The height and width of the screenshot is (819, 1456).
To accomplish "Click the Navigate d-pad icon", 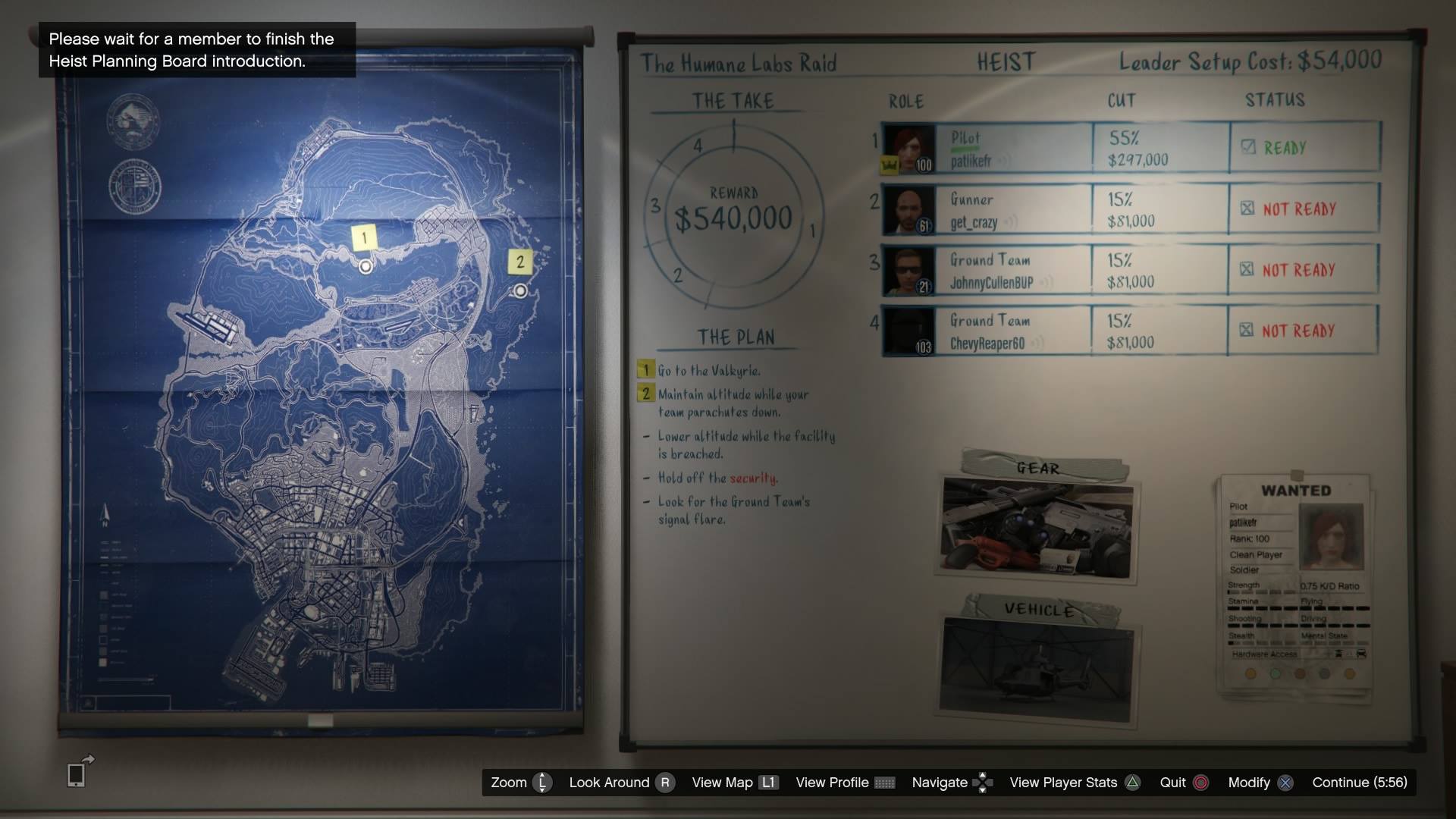I will point(982,783).
